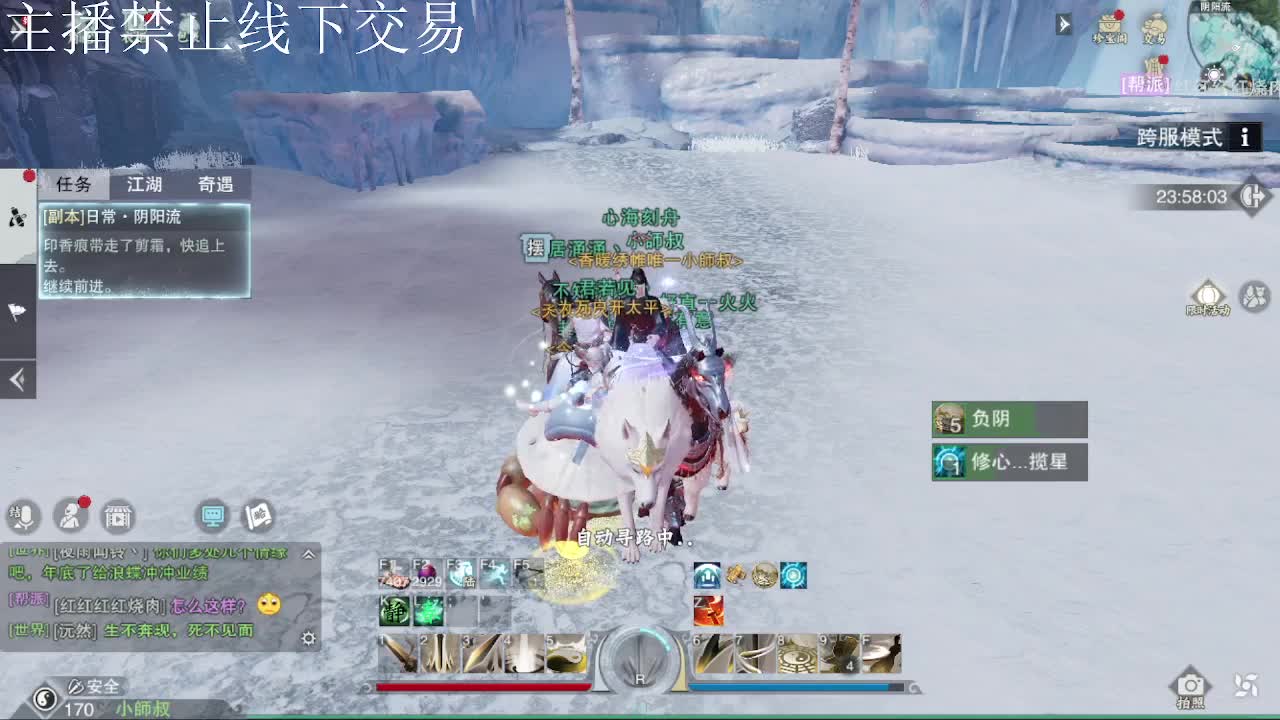The image size is (1280, 720).
Task: Toggle the voice chat microphone
Action: (x=24, y=517)
